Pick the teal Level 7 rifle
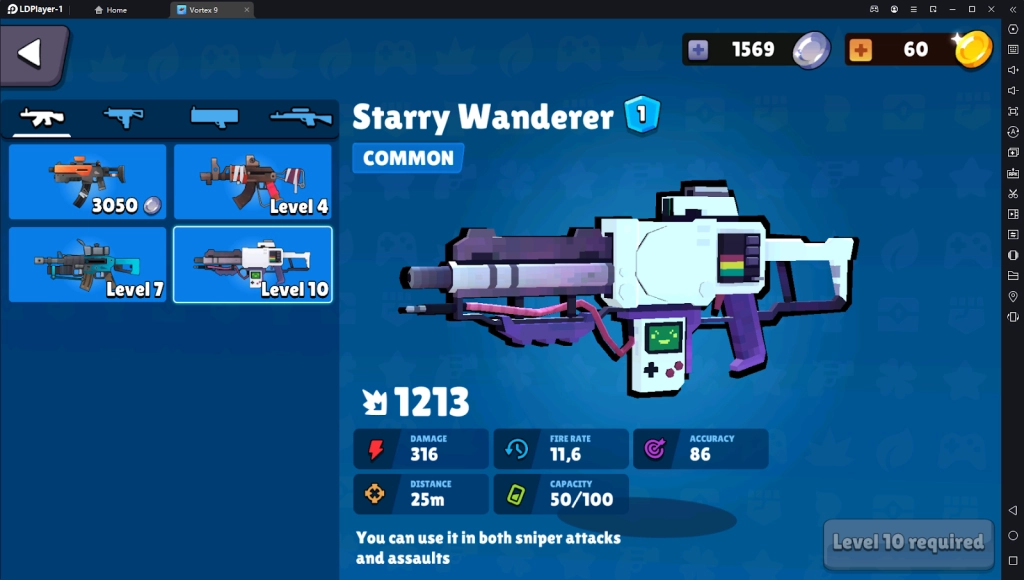 tap(88, 265)
